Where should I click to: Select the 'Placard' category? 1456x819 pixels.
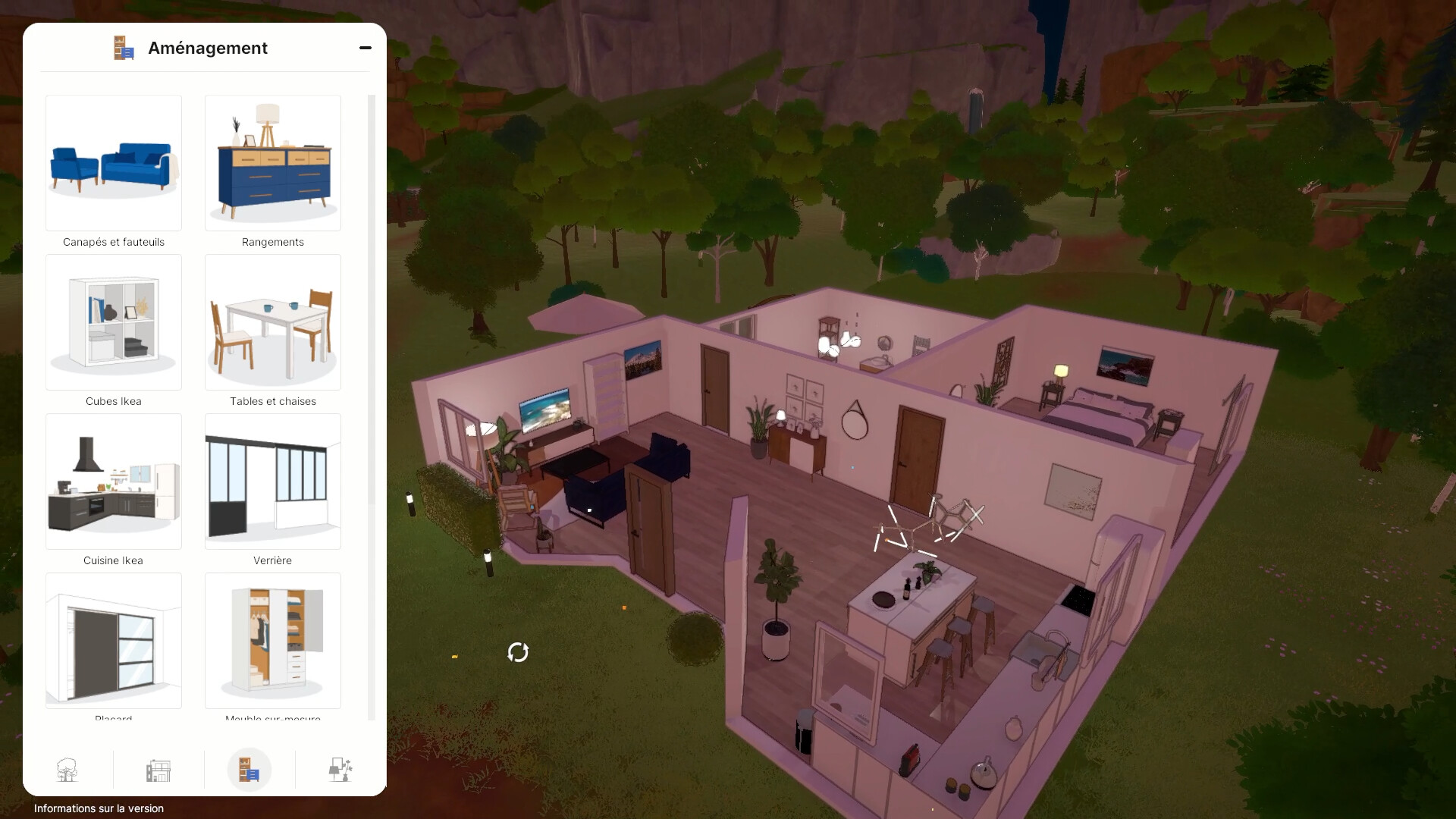[x=113, y=641]
